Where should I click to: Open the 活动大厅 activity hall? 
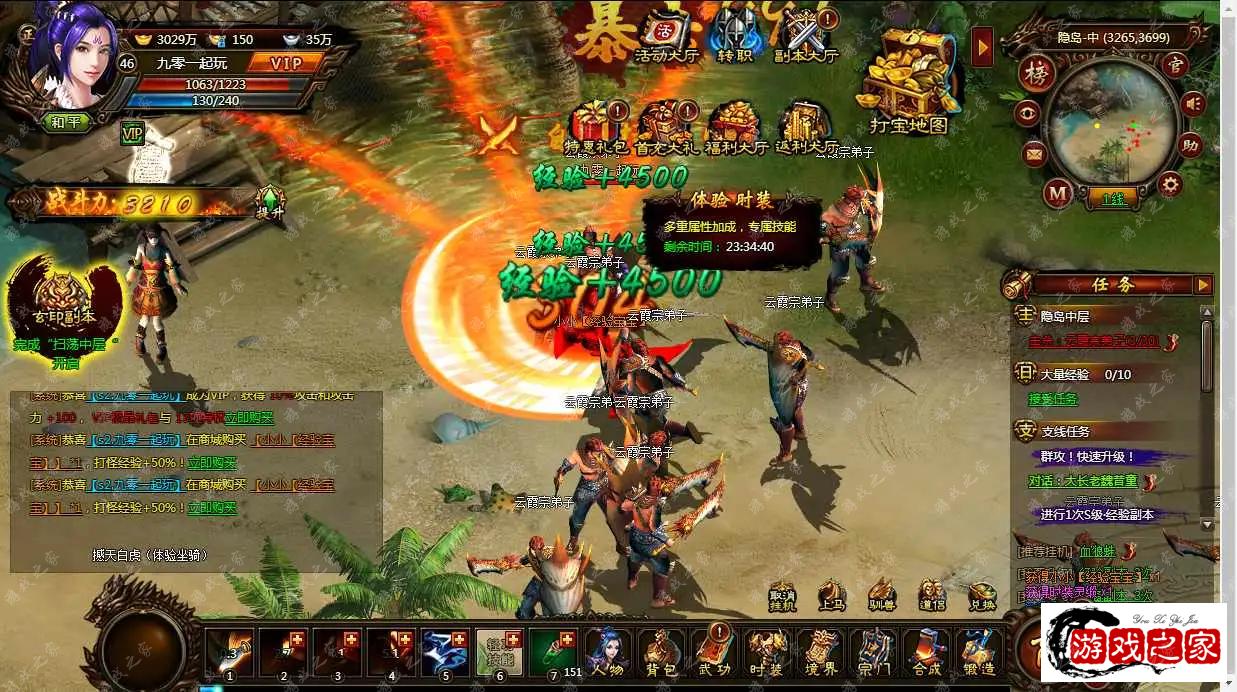[667, 38]
